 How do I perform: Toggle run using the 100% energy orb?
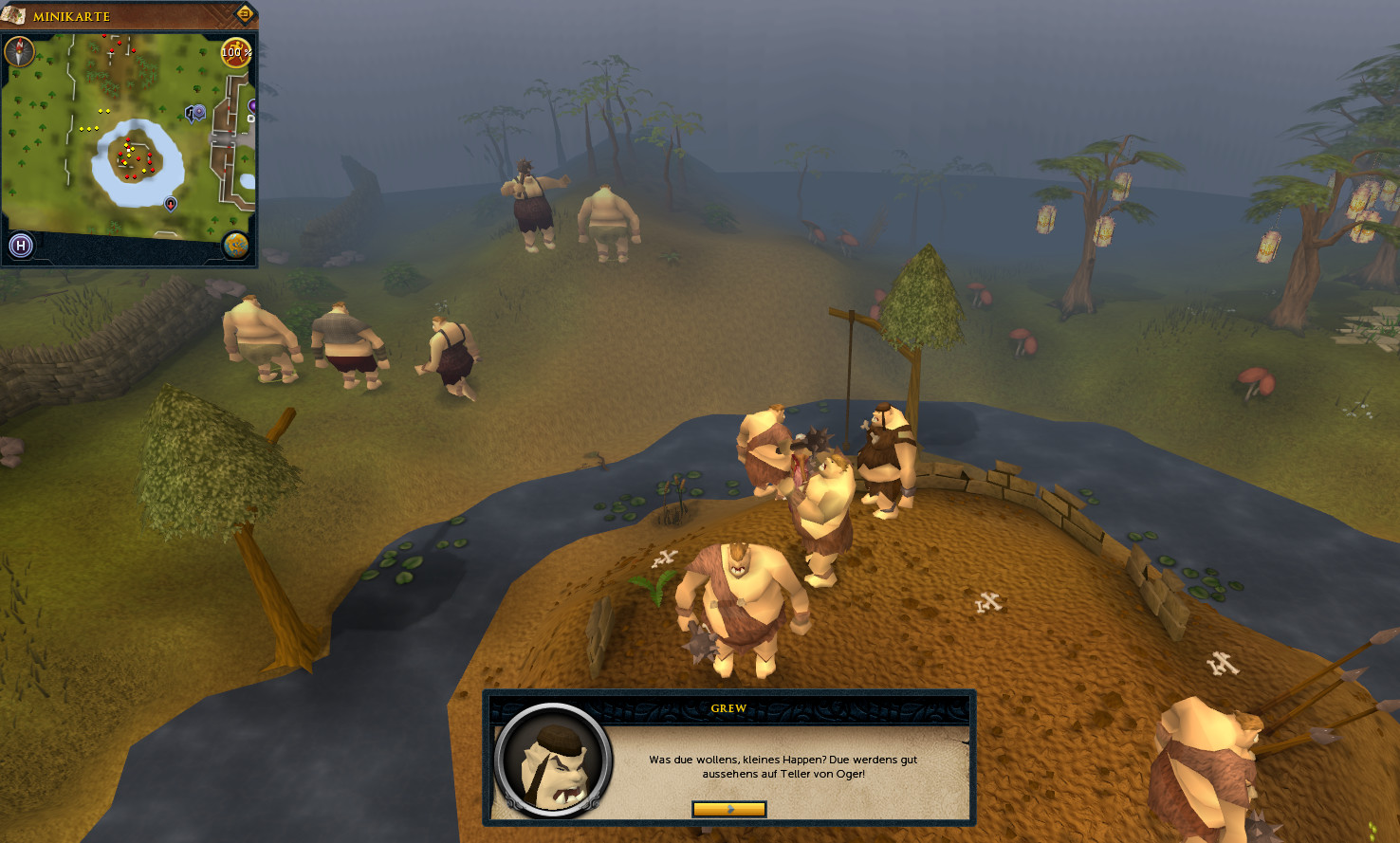tap(235, 52)
